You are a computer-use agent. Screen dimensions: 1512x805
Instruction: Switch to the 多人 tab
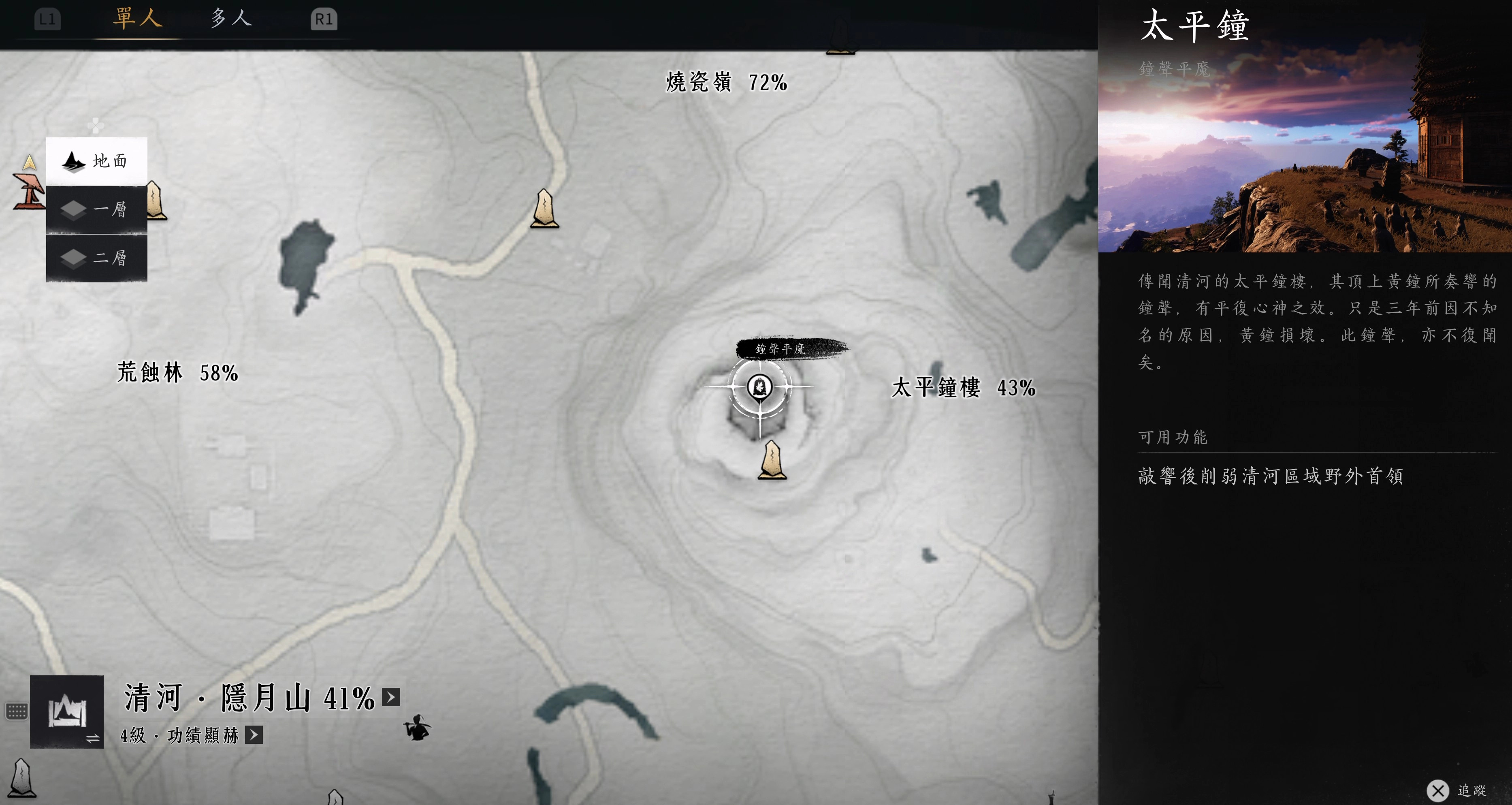tap(231, 19)
